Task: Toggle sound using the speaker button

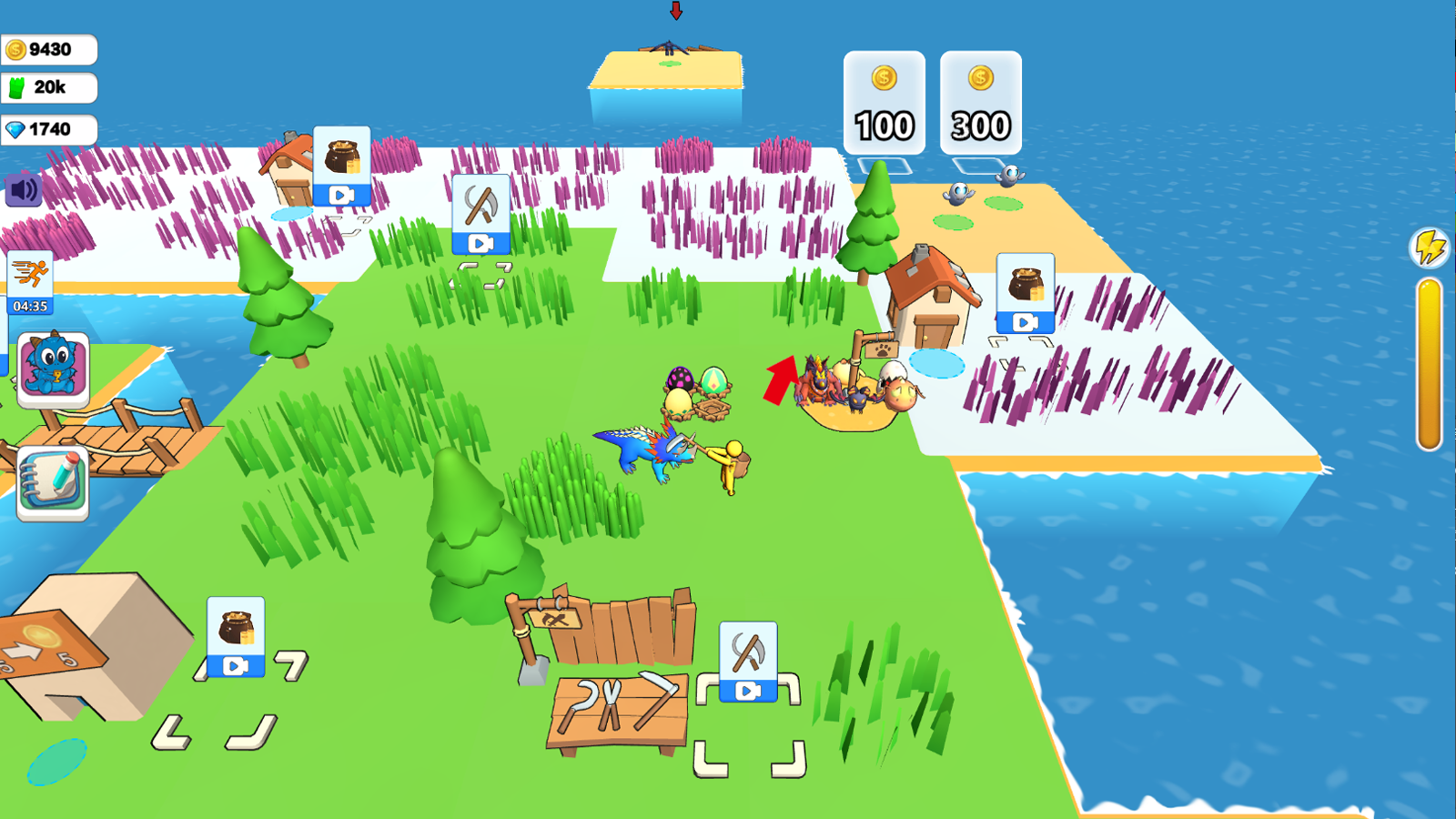Action: (x=23, y=190)
